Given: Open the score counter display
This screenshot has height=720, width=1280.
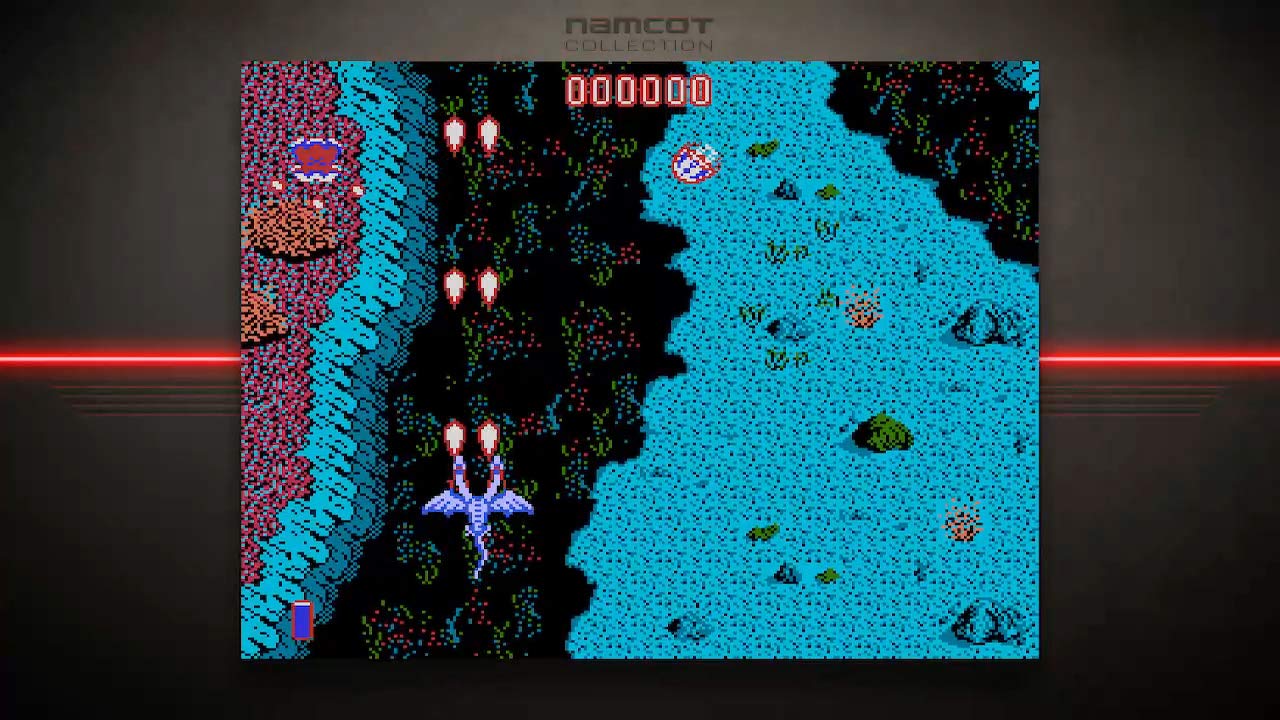Looking at the screenshot, I should click(638, 92).
